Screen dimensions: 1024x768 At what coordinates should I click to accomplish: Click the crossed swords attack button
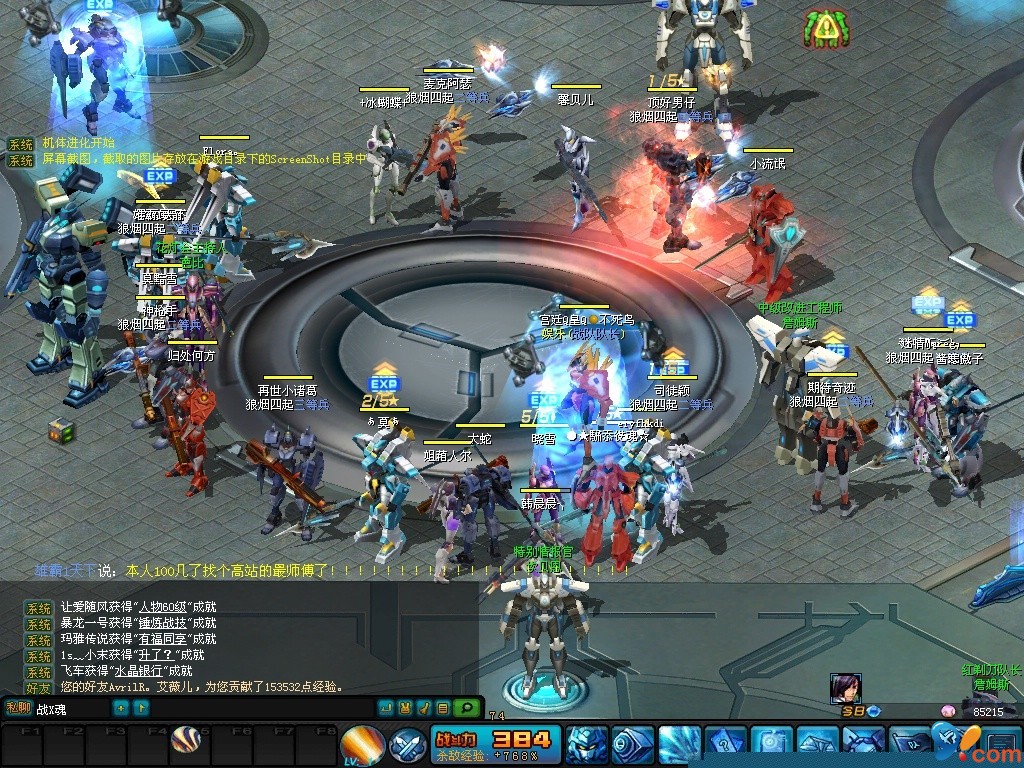[x=407, y=745]
